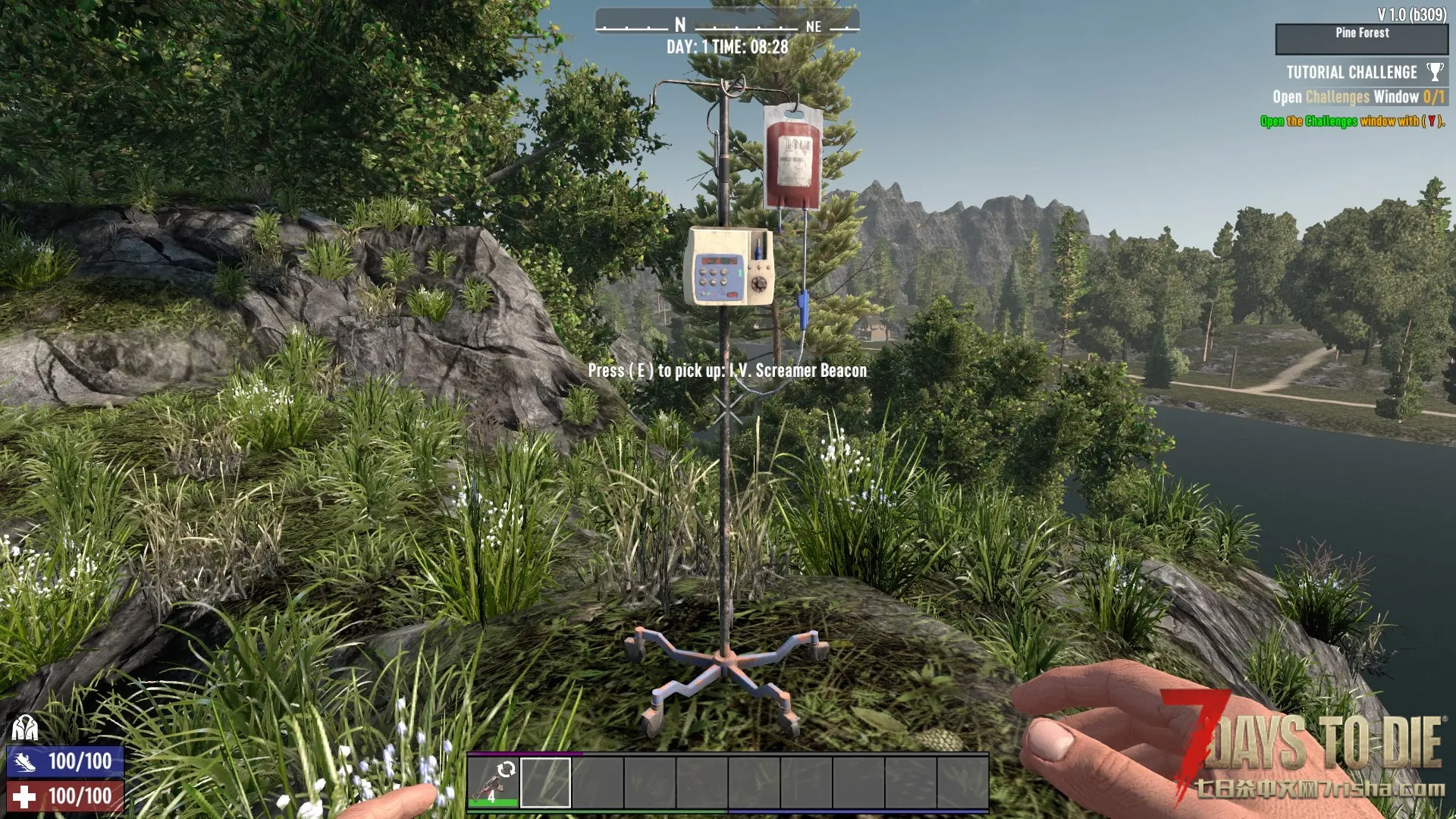Click the compass bar showing N
Viewport: 1456px width, 819px height.
tap(726, 25)
